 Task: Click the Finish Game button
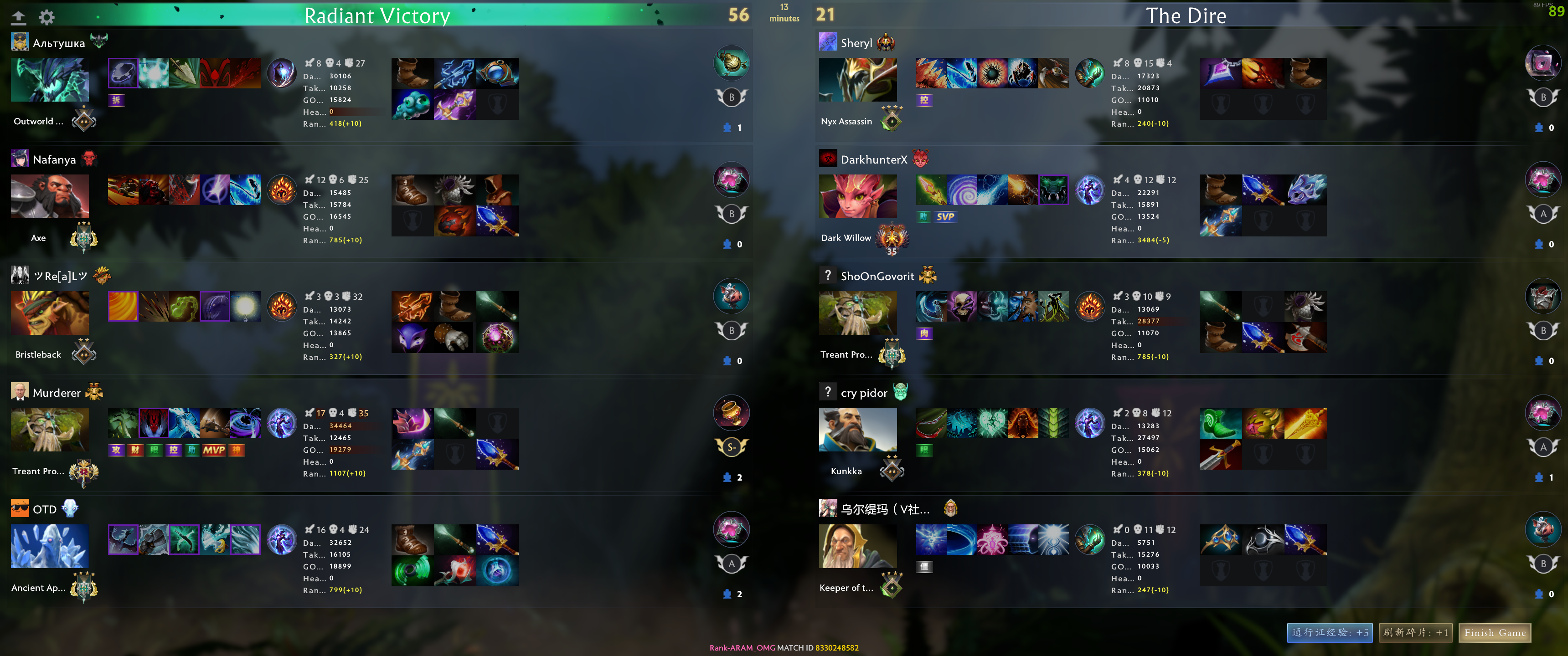coord(1495,633)
